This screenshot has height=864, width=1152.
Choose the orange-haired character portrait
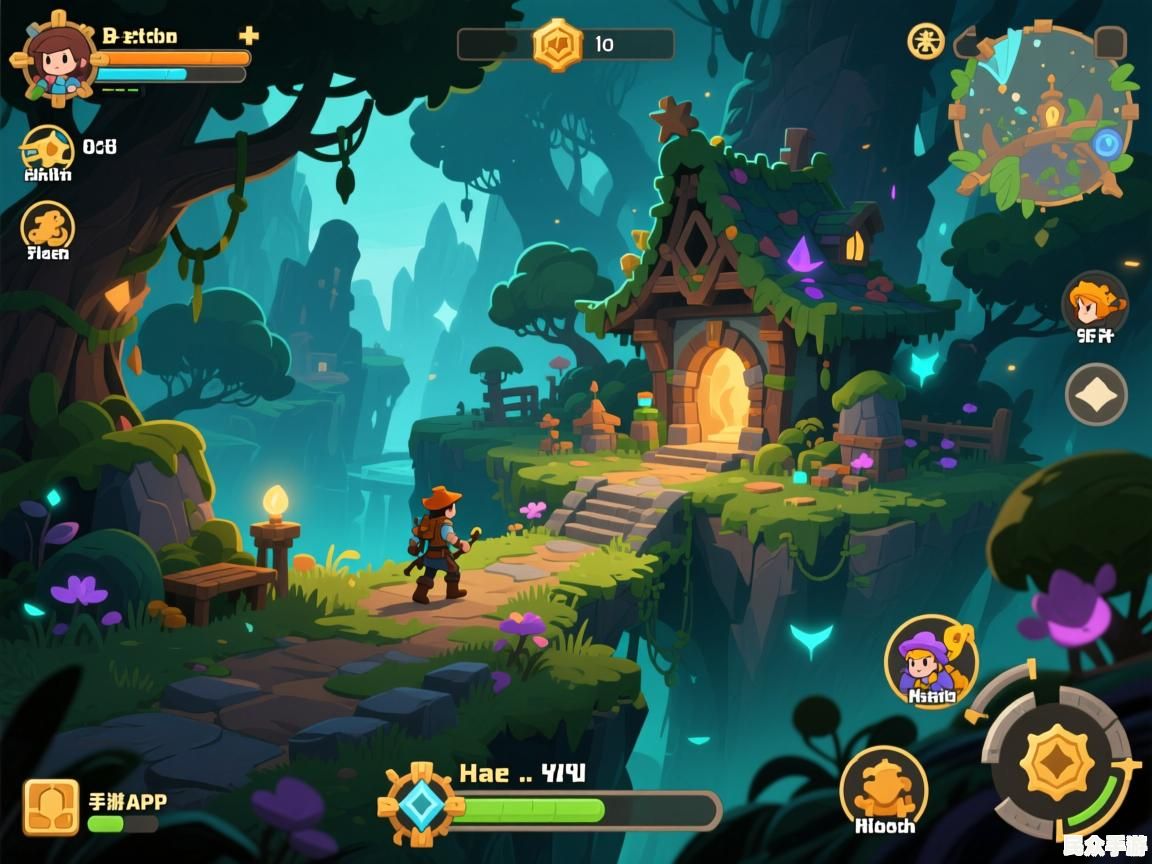pyautogui.click(x=1094, y=302)
